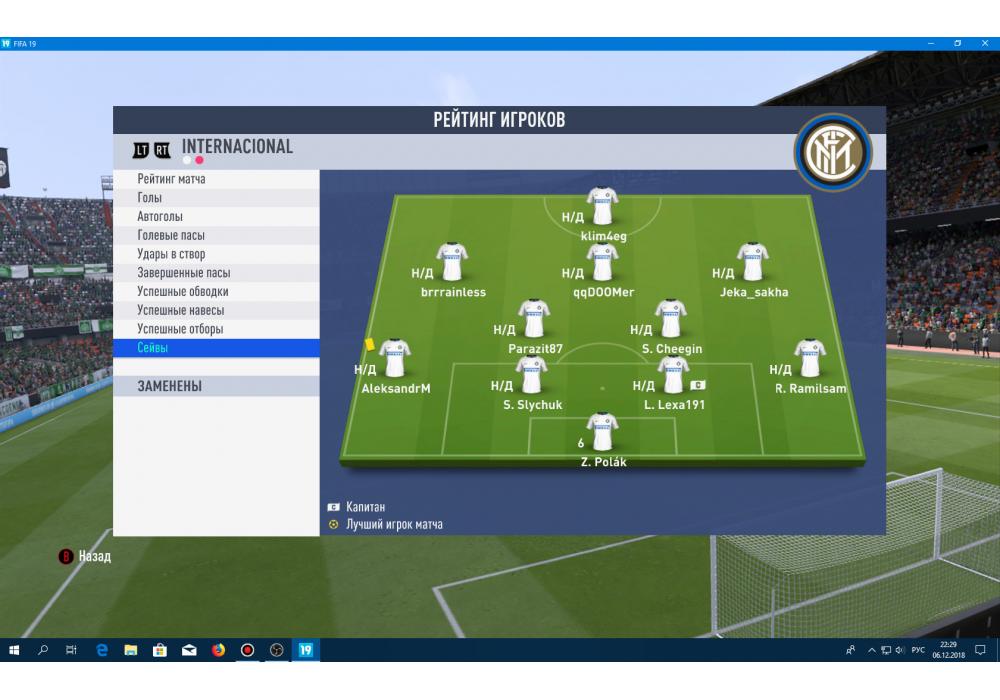This screenshot has width=1000, height=700.
Task: Click the highlighted Сейвы entry
Action: [215, 348]
